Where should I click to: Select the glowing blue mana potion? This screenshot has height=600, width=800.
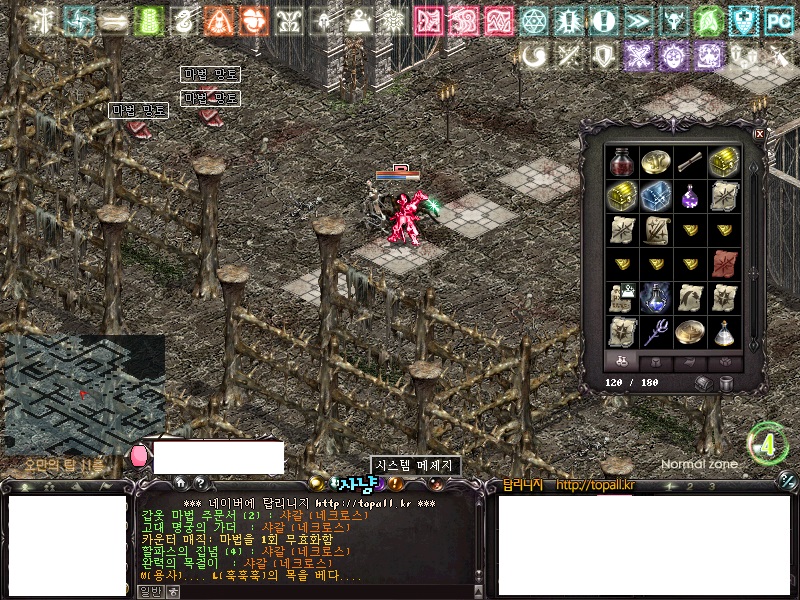coord(656,297)
